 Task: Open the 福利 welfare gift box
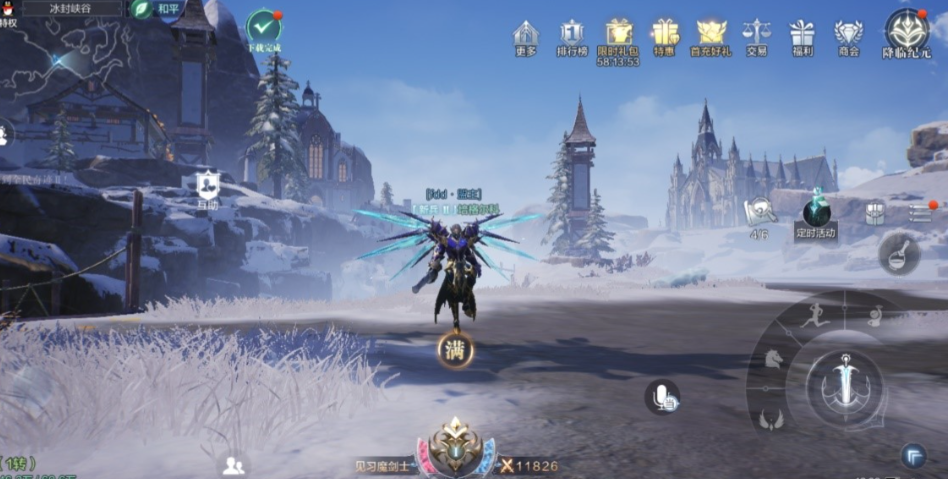coord(802,36)
